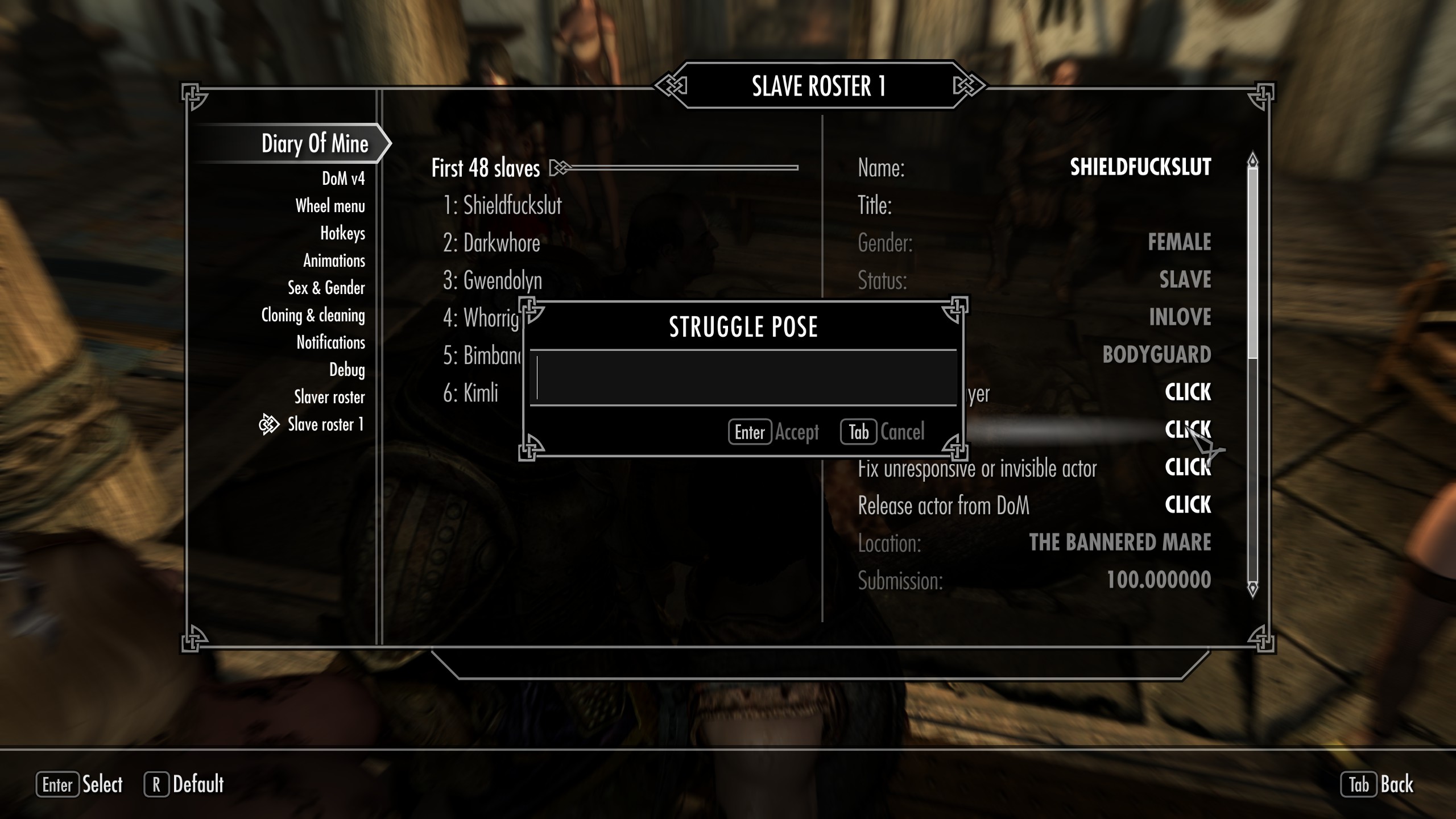Select the Slaver roster page
The image size is (1456, 819).
(x=329, y=397)
